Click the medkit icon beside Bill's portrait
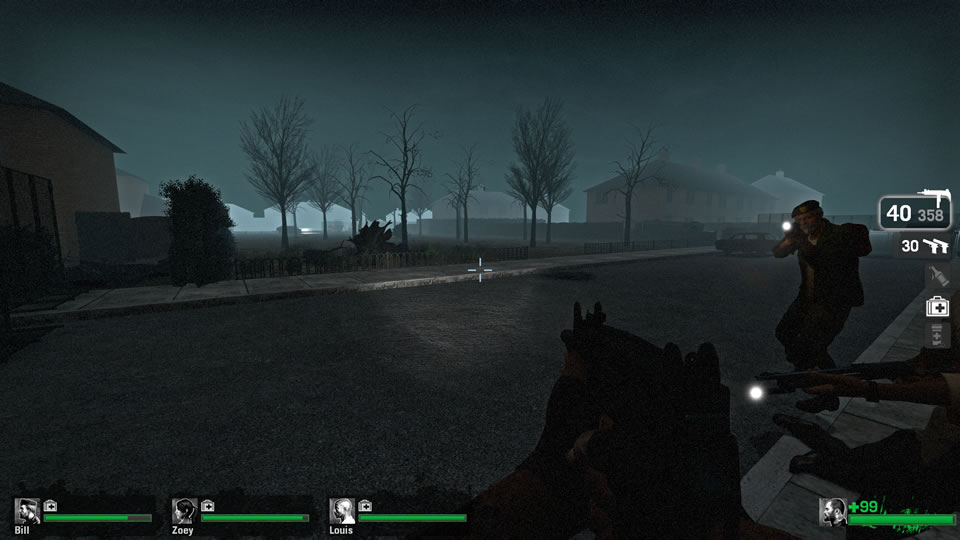This screenshot has height=540, width=960. (x=50, y=505)
